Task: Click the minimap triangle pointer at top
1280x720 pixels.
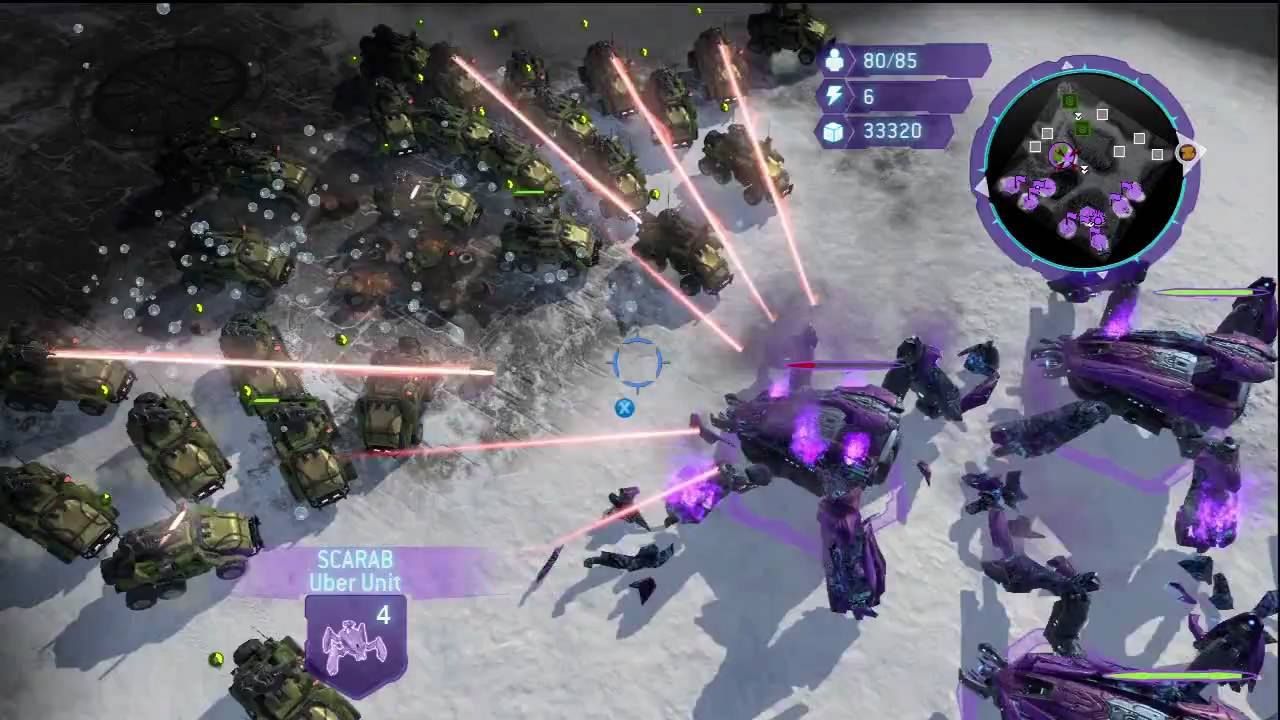Action: coord(1068,64)
